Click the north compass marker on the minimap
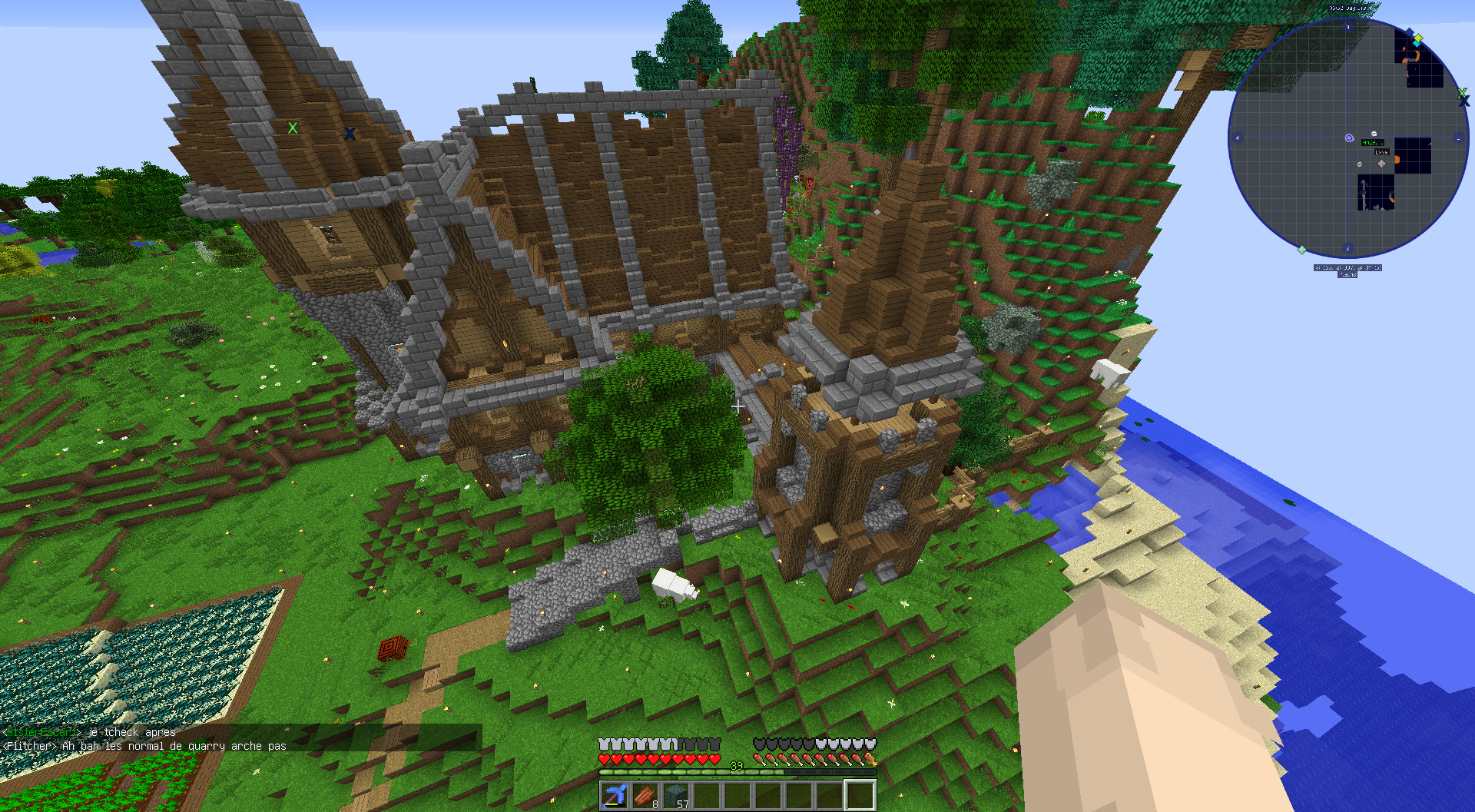The width and height of the screenshot is (1475, 812). [1348, 28]
